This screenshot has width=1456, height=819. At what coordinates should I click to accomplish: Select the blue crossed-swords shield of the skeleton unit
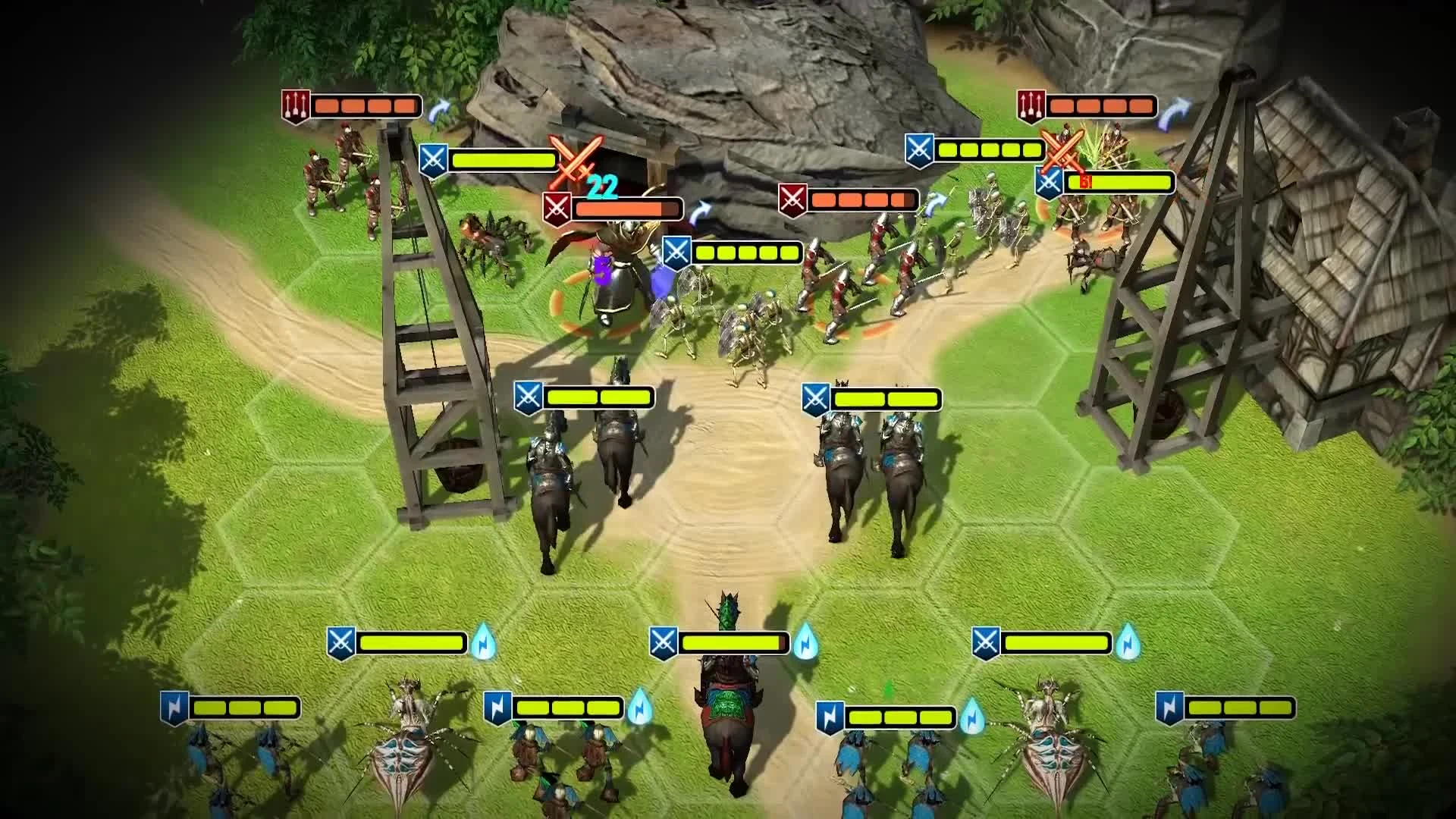677,251
